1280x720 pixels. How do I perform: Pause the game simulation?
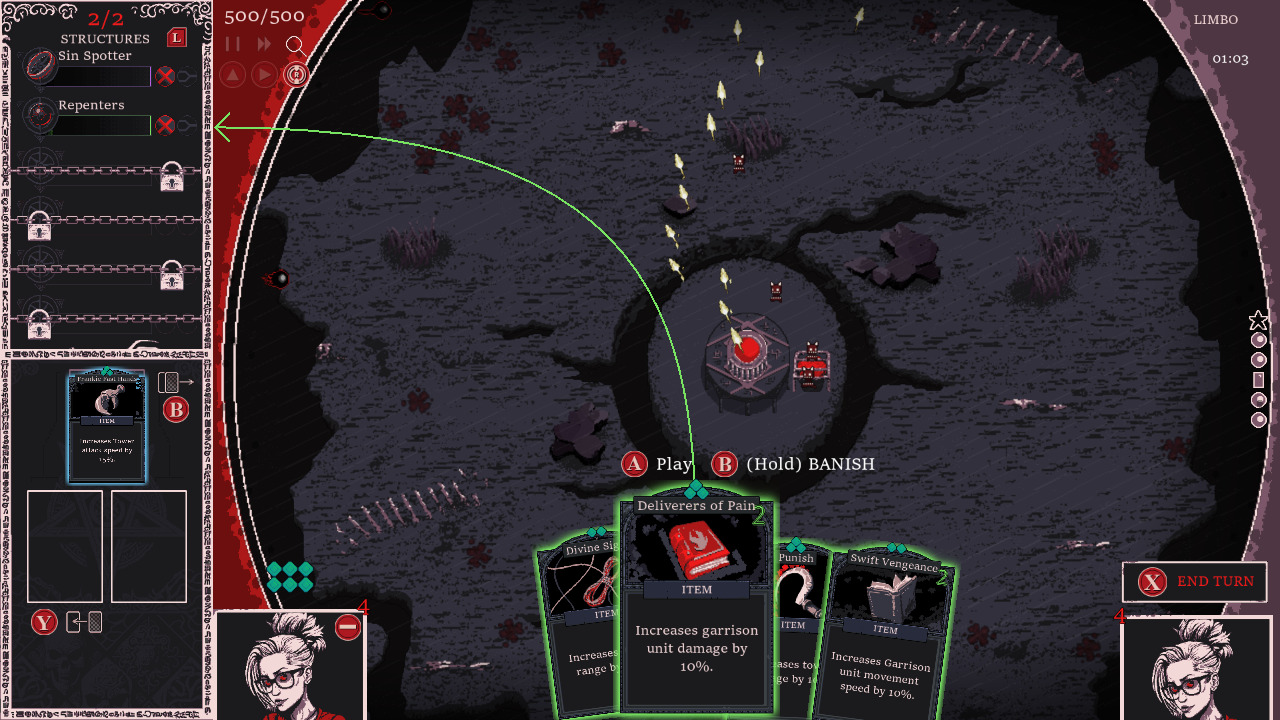pyautogui.click(x=232, y=42)
